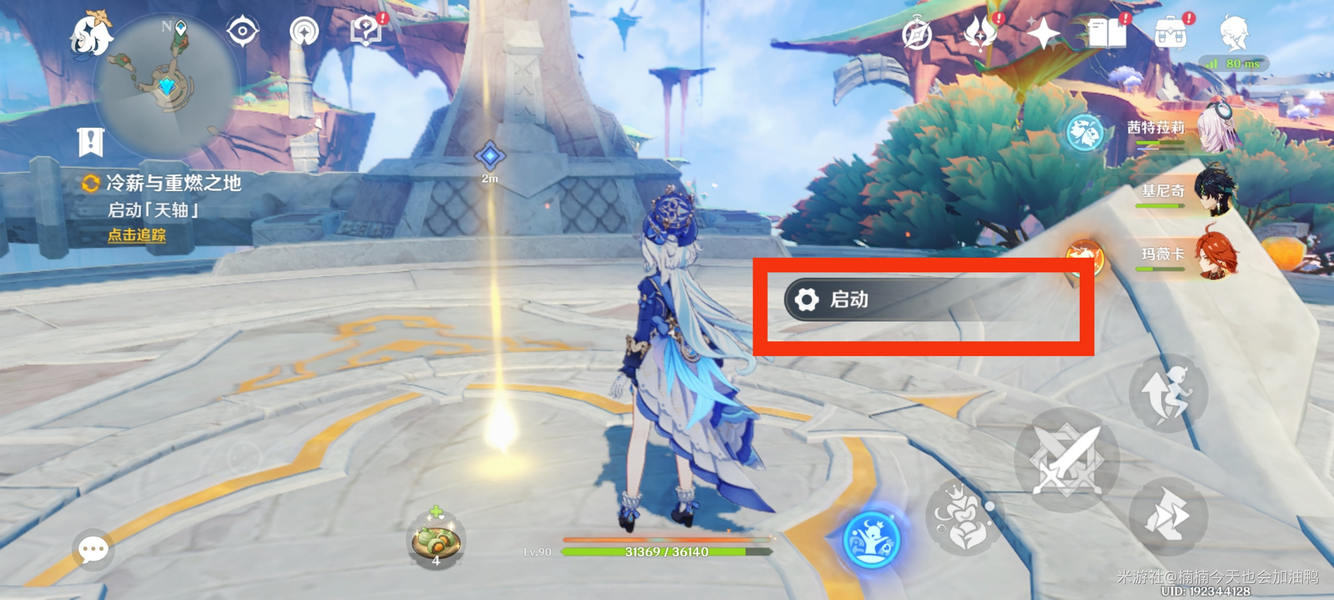Screen dimensions: 1334x600
Task: Activate the glowing blue elemental skill
Action: coord(871,540)
